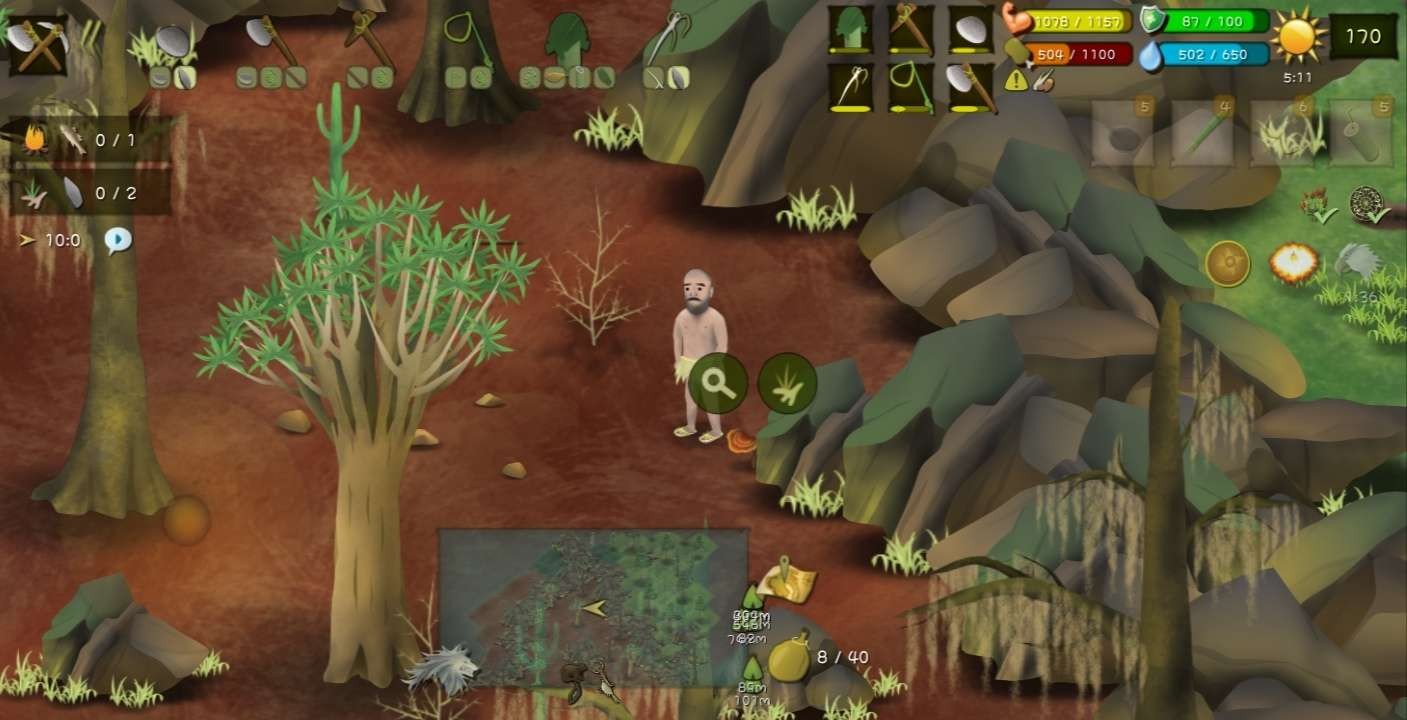Viewport: 1407px width, 720px height.
Task: Open the crossed tools crafting menu
Action: [x=37, y=44]
